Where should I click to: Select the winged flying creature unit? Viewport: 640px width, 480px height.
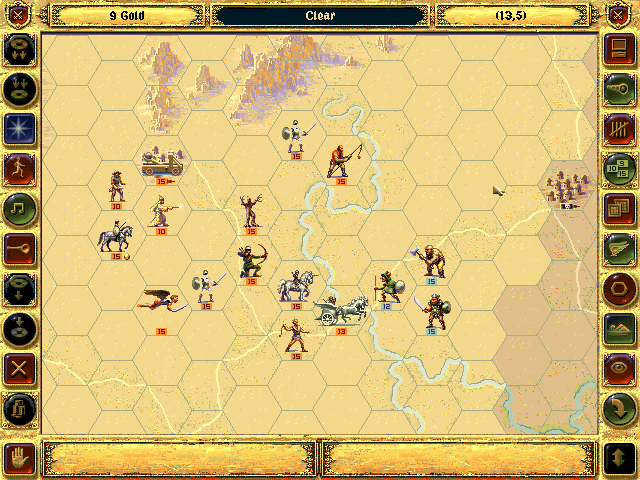160,300
